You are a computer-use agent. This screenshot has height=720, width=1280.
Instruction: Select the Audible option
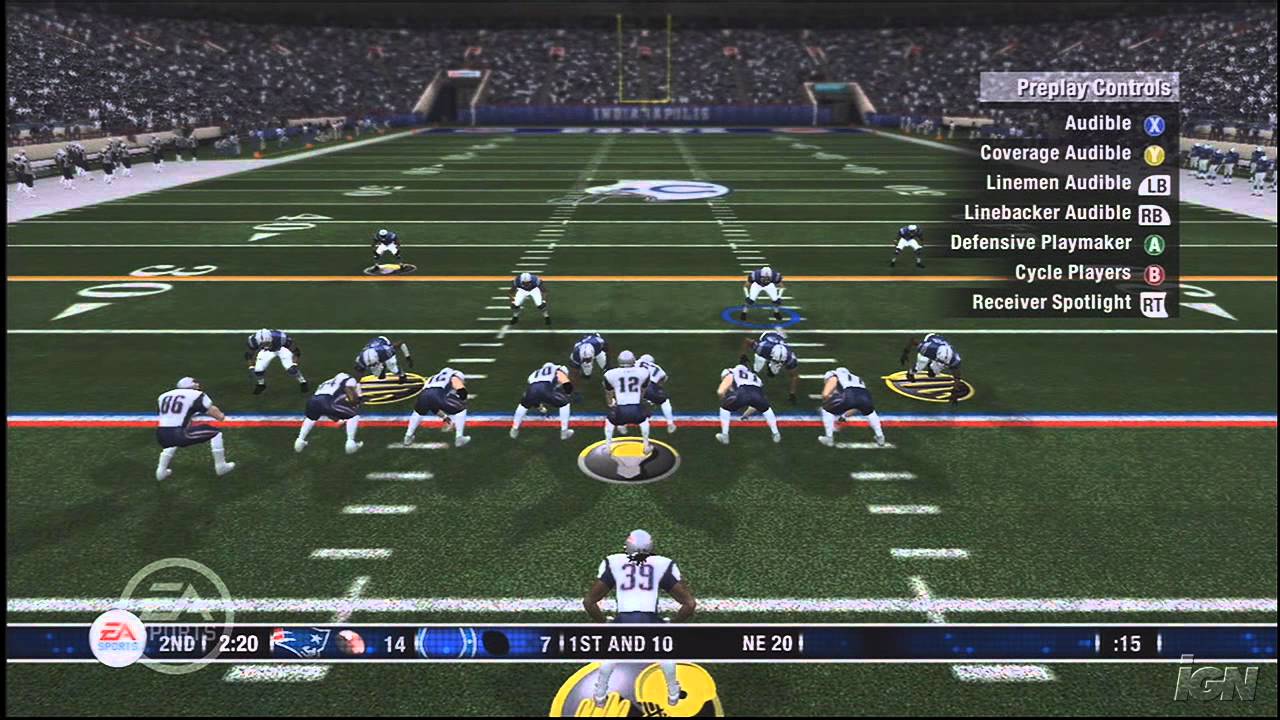click(1098, 124)
